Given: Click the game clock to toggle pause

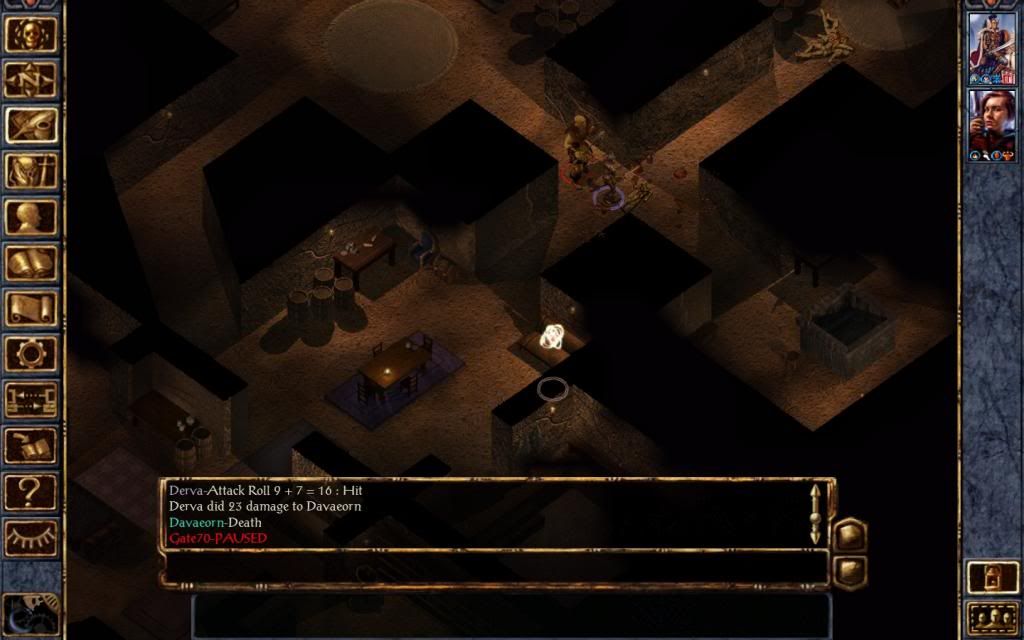Looking at the screenshot, I should (x=32, y=610).
